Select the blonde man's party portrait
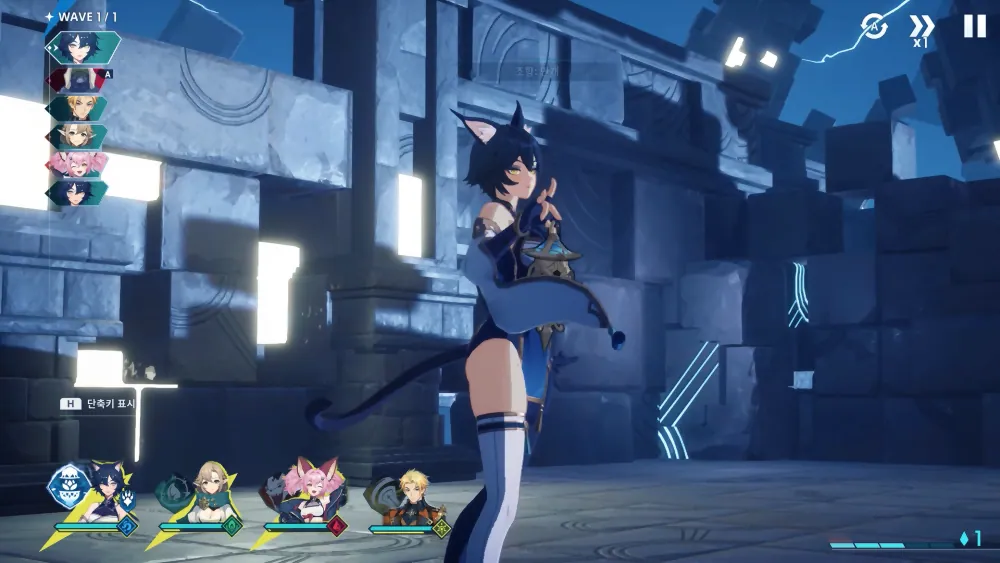This screenshot has height=563, width=1000. tap(413, 496)
